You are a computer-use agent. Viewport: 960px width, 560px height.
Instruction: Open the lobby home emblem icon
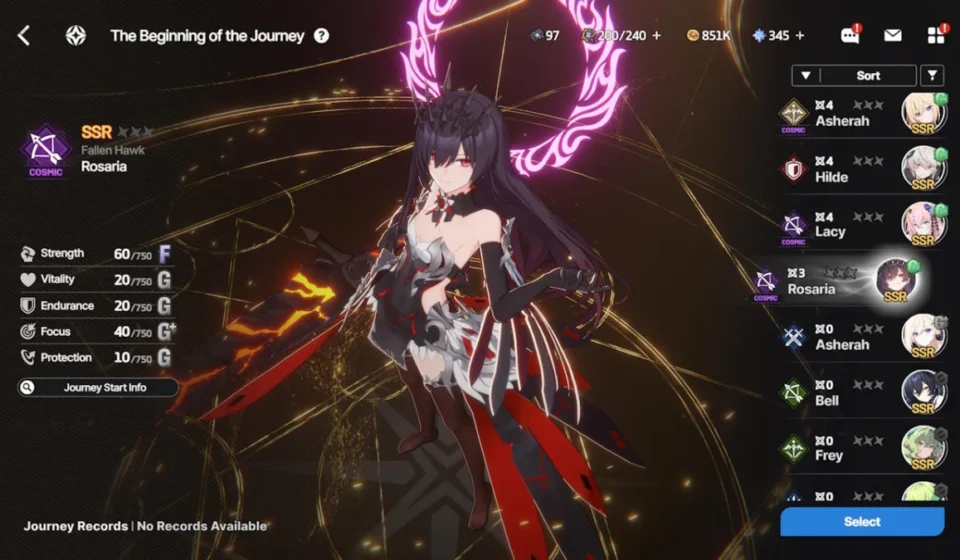(x=76, y=36)
